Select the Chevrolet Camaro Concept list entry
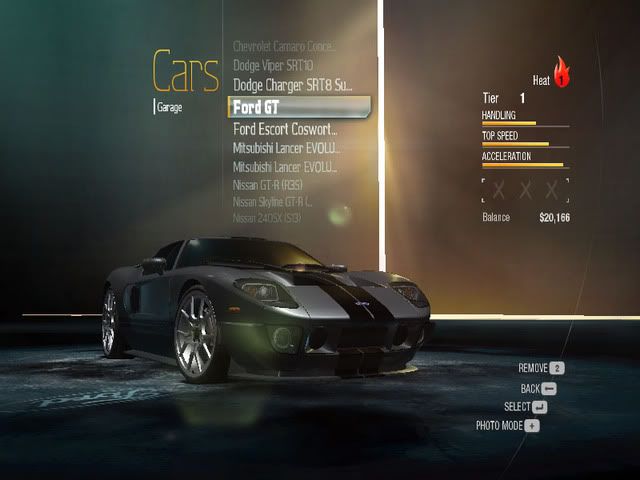This screenshot has width=640, height=480. [285, 46]
